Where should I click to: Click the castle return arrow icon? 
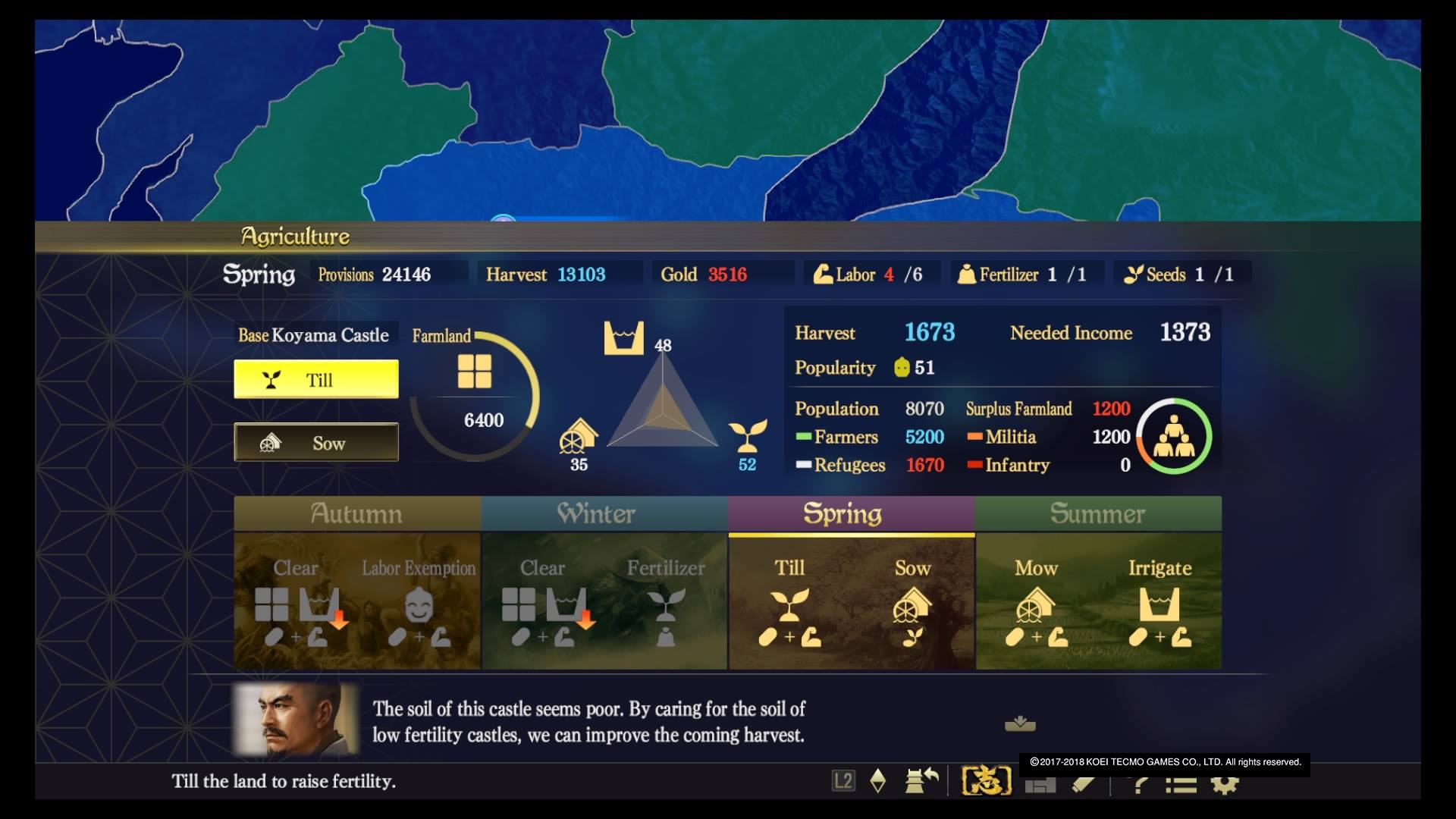921,780
